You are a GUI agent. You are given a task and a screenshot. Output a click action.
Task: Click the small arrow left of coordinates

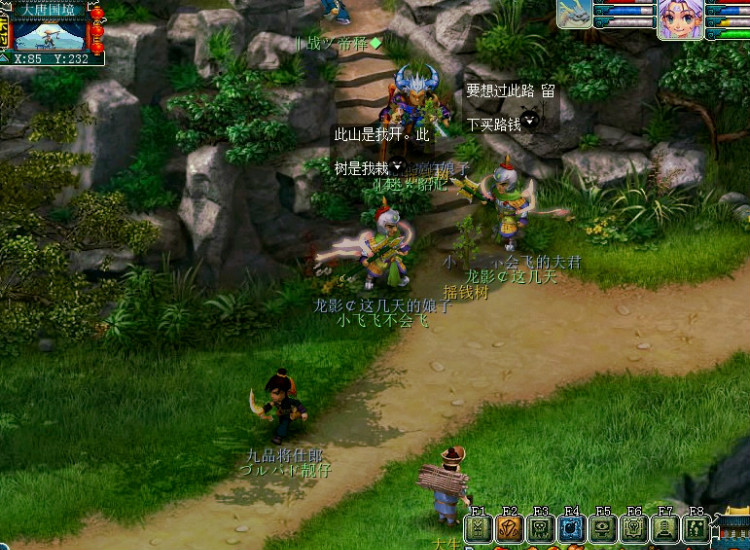(5, 58)
